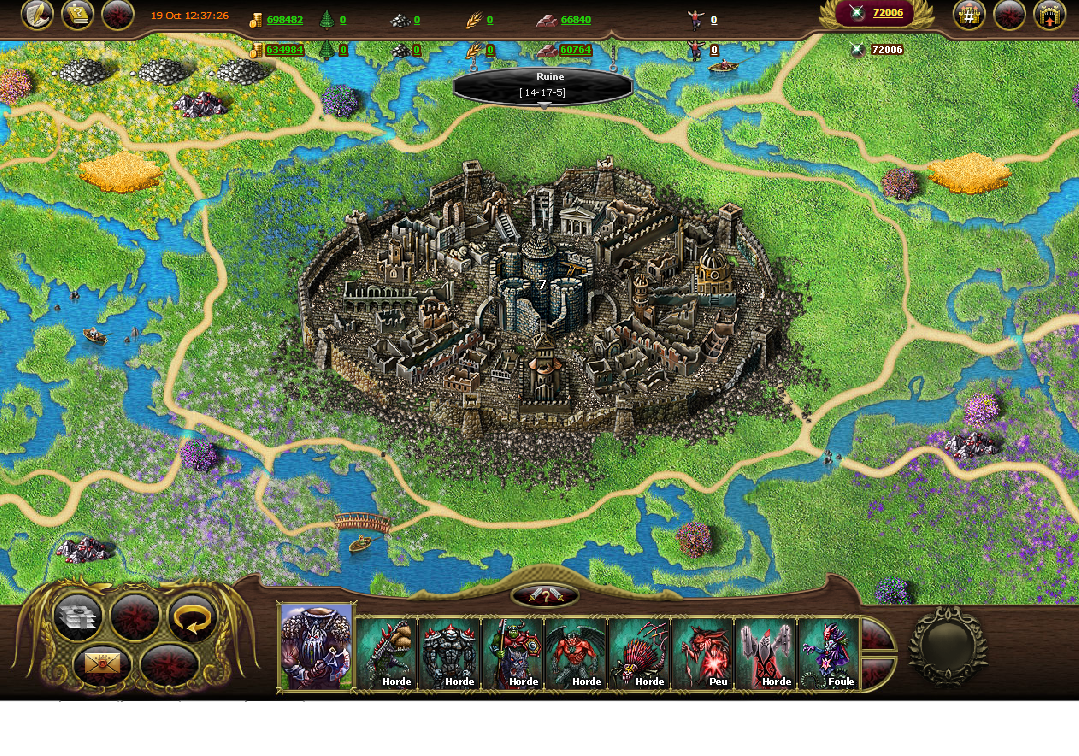Click the gold treasure button in top bar
1079x756 pixels.
tap(77, 15)
